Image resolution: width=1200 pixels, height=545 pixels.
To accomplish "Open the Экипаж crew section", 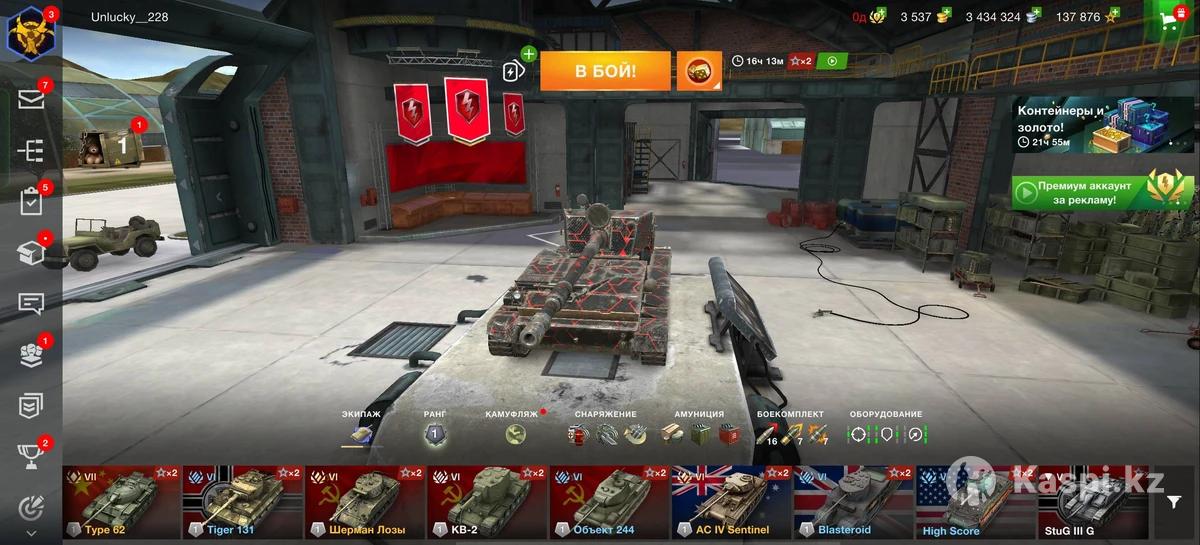I will point(360,435).
